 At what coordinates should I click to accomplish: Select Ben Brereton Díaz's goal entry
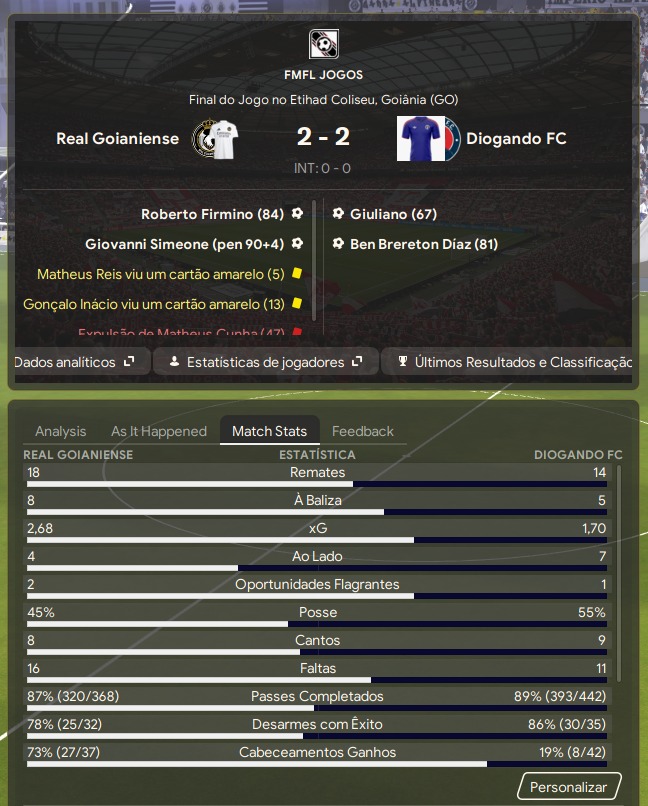(x=424, y=244)
